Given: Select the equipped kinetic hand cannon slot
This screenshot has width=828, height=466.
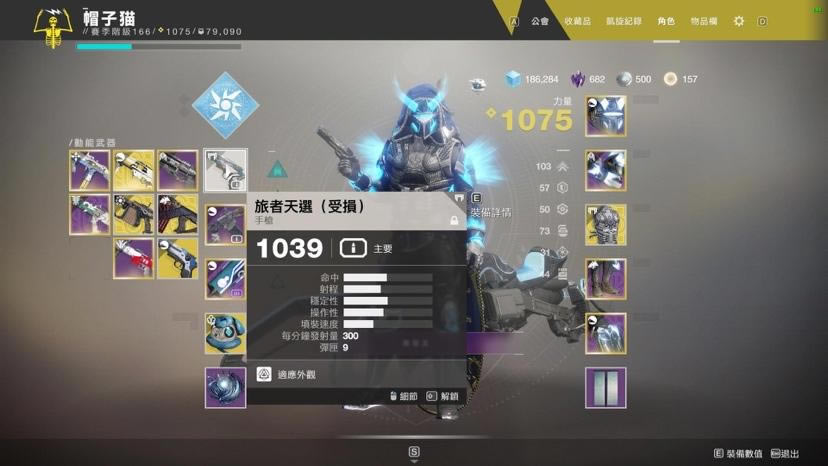Looking at the screenshot, I should tap(225, 171).
